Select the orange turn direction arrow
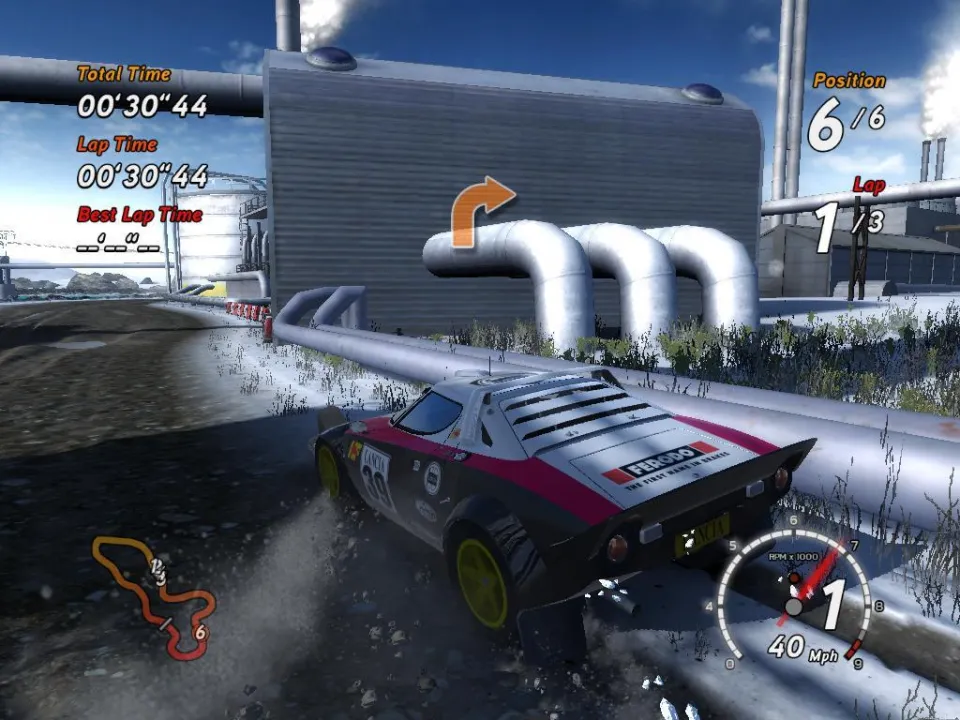The image size is (960, 720). click(479, 211)
